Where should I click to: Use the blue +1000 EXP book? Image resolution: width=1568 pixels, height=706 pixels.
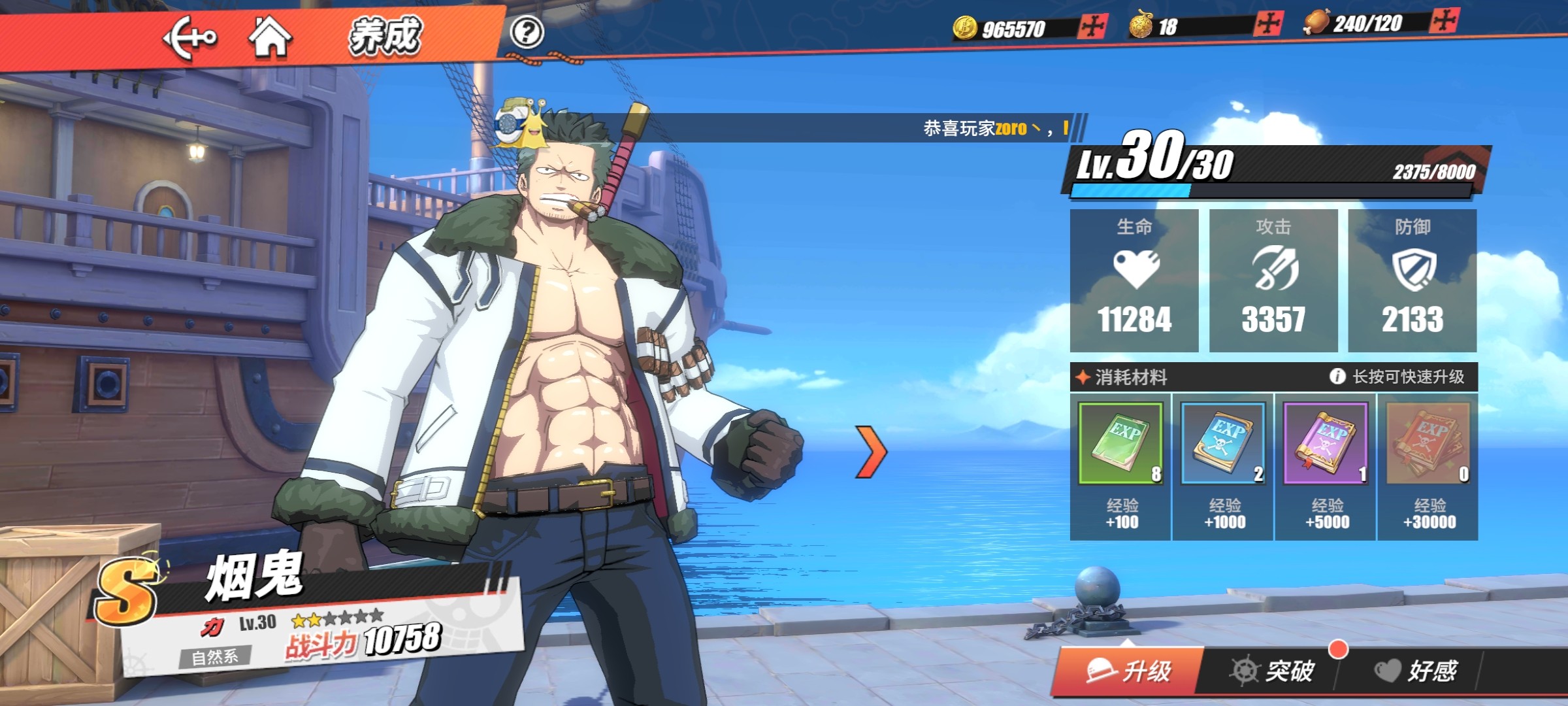(x=1223, y=444)
